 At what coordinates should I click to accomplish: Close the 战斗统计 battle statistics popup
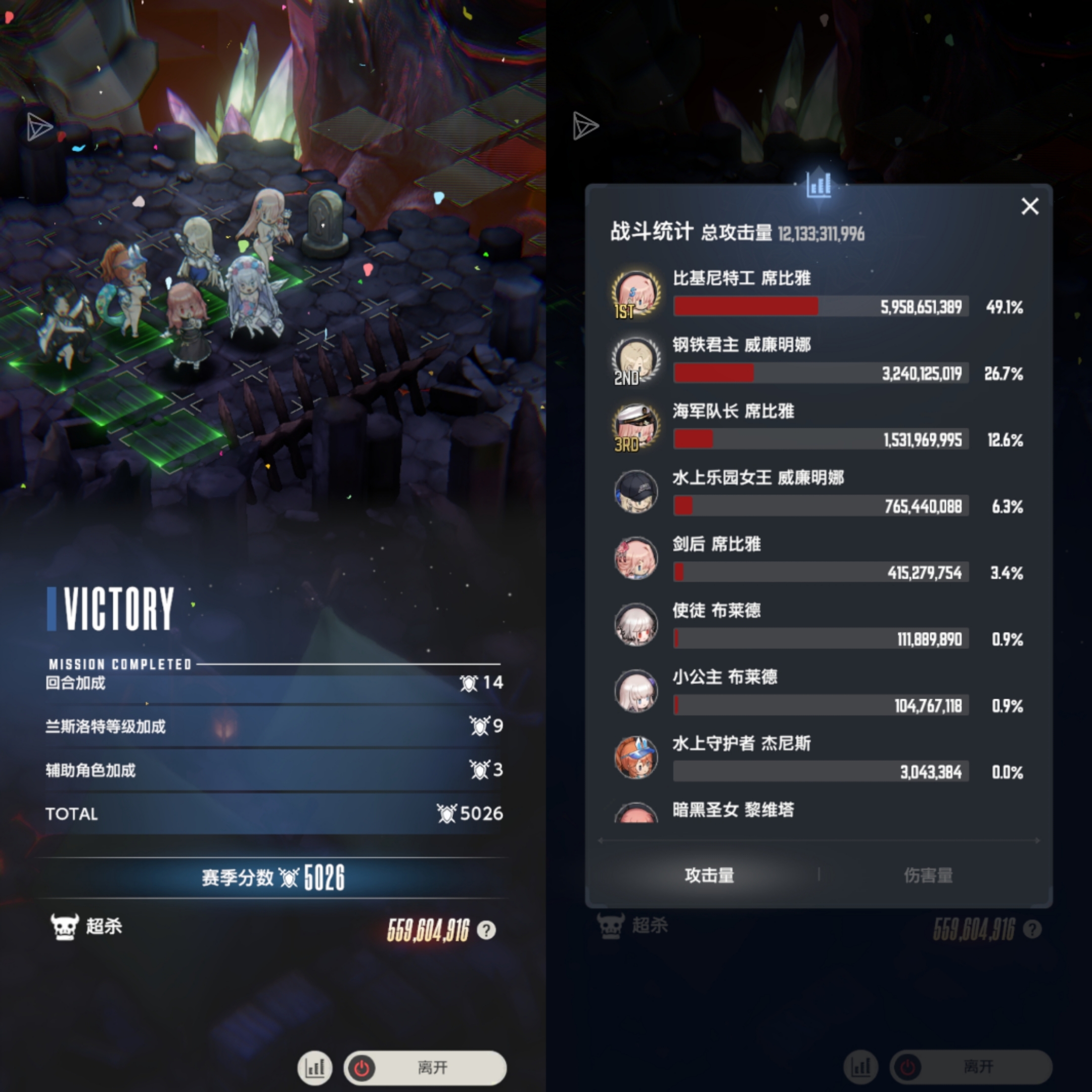click(x=1030, y=206)
